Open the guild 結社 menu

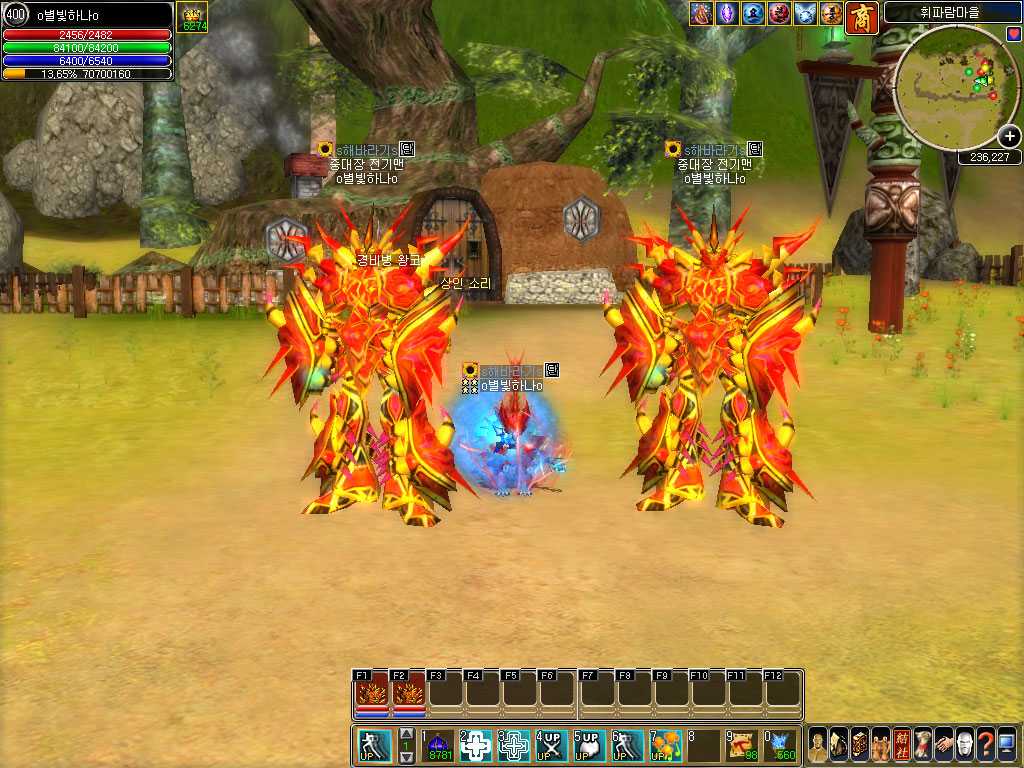[901, 745]
